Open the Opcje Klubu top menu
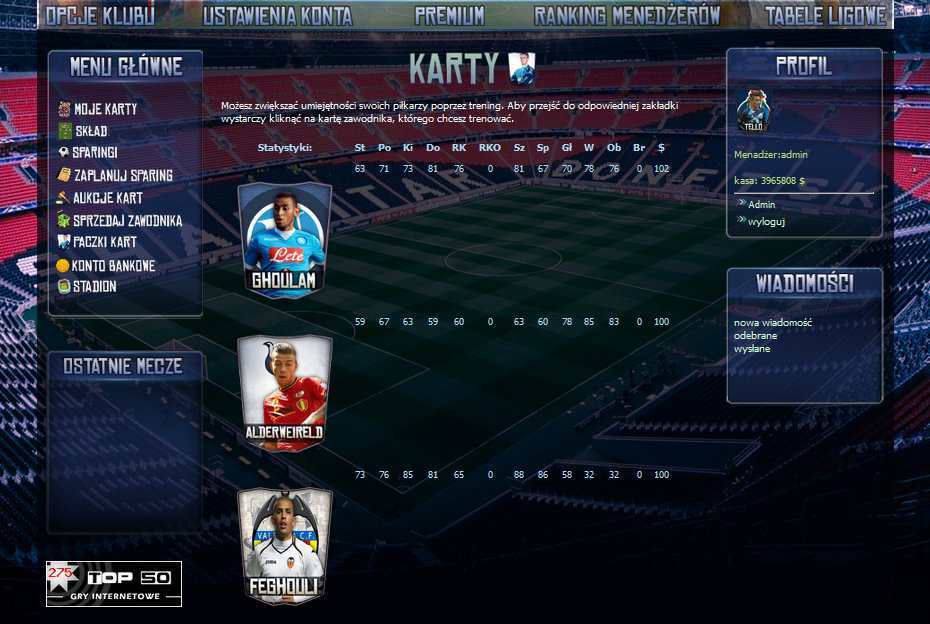The width and height of the screenshot is (930, 624). [100, 15]
